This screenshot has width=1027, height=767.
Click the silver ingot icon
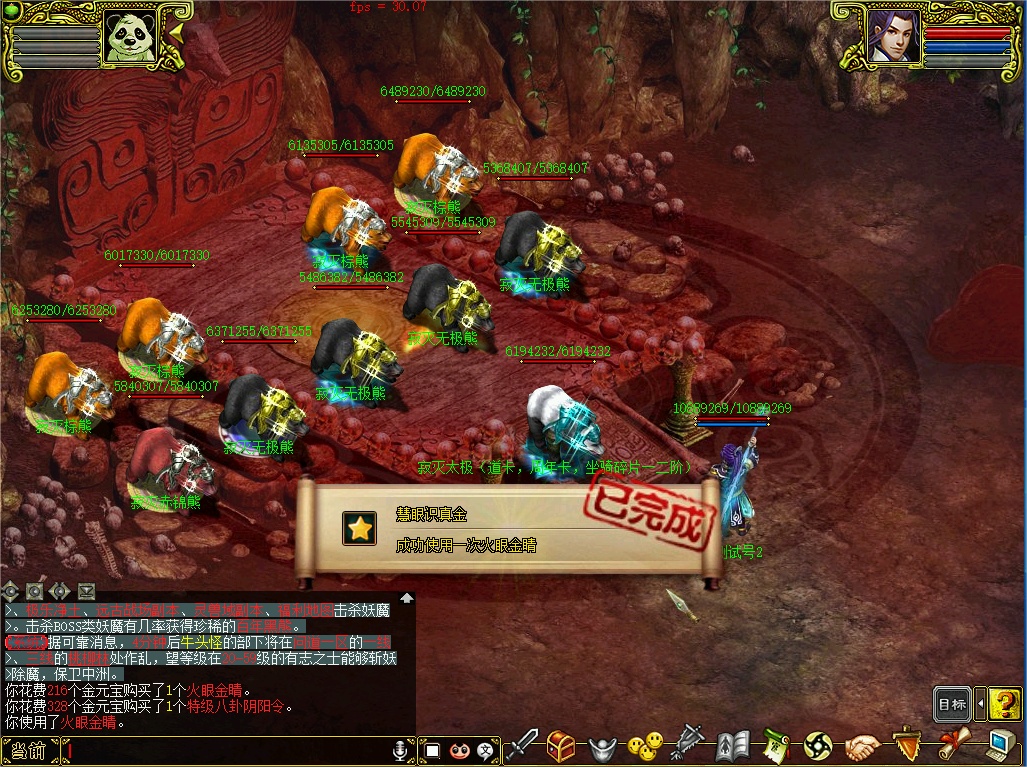pyautogui.click(x=602, y=747)
